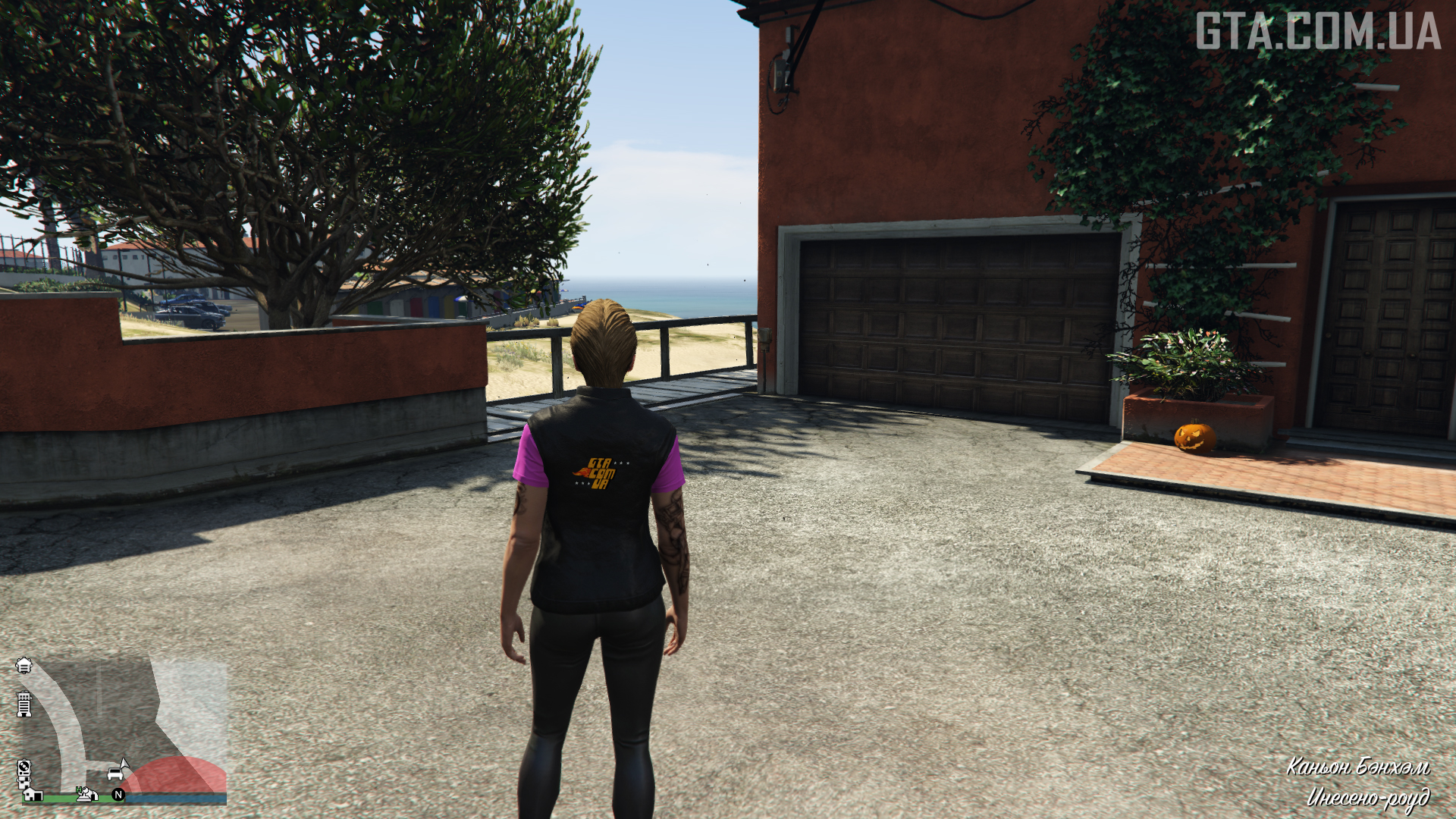Select the personal vehicle car blip

(115, 773)
